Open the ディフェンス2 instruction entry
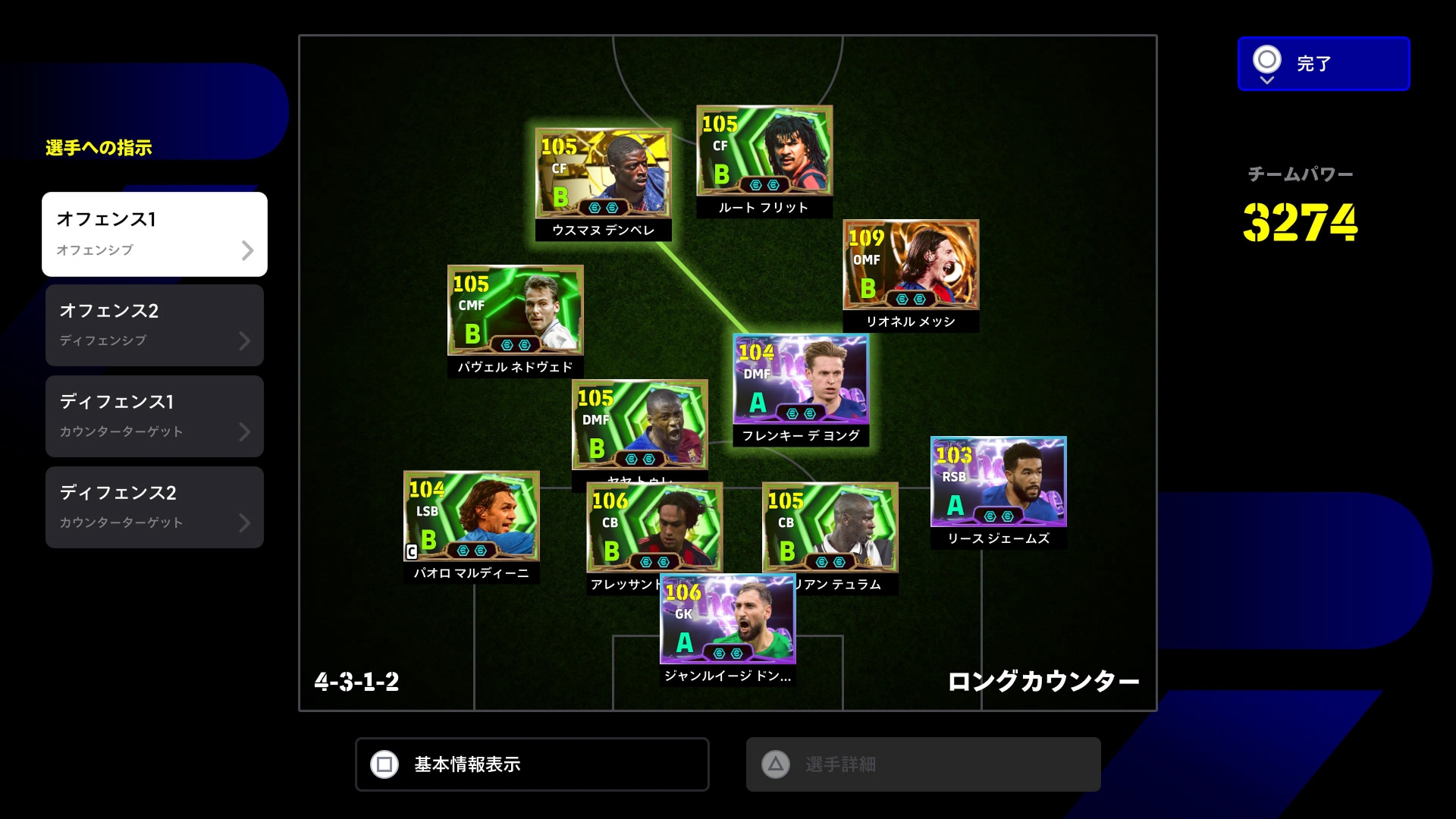The height and width of the screenshot is (819, 1456). click(155, 507)
